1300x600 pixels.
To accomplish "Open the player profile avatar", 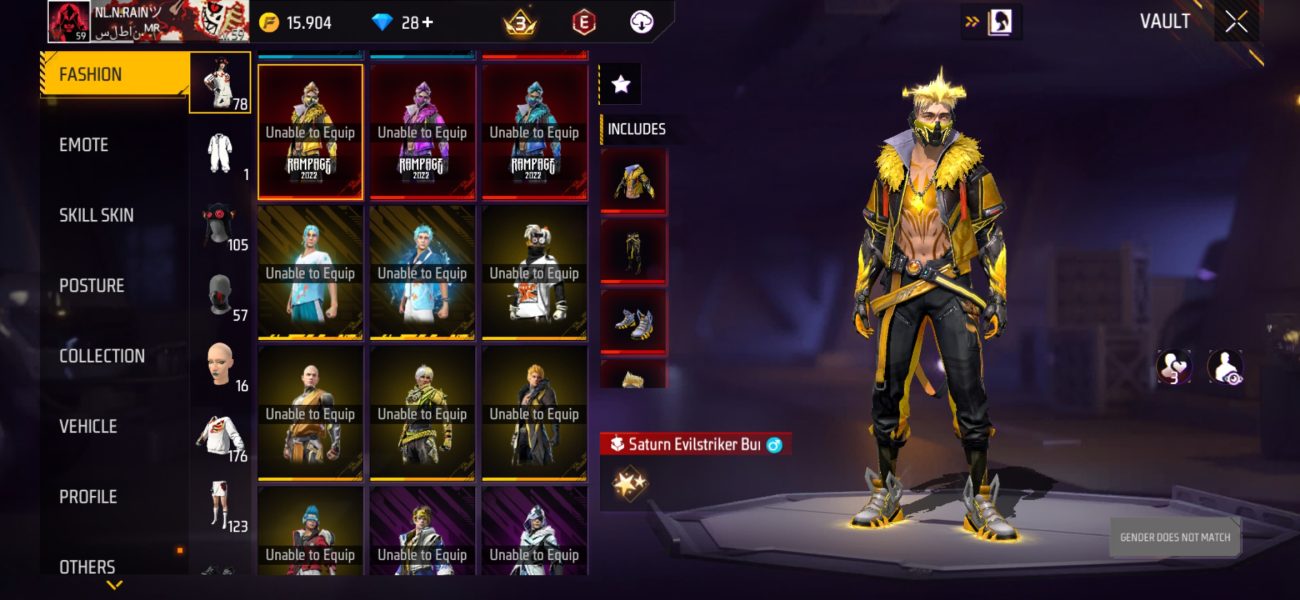I will (x=70, y=21).
